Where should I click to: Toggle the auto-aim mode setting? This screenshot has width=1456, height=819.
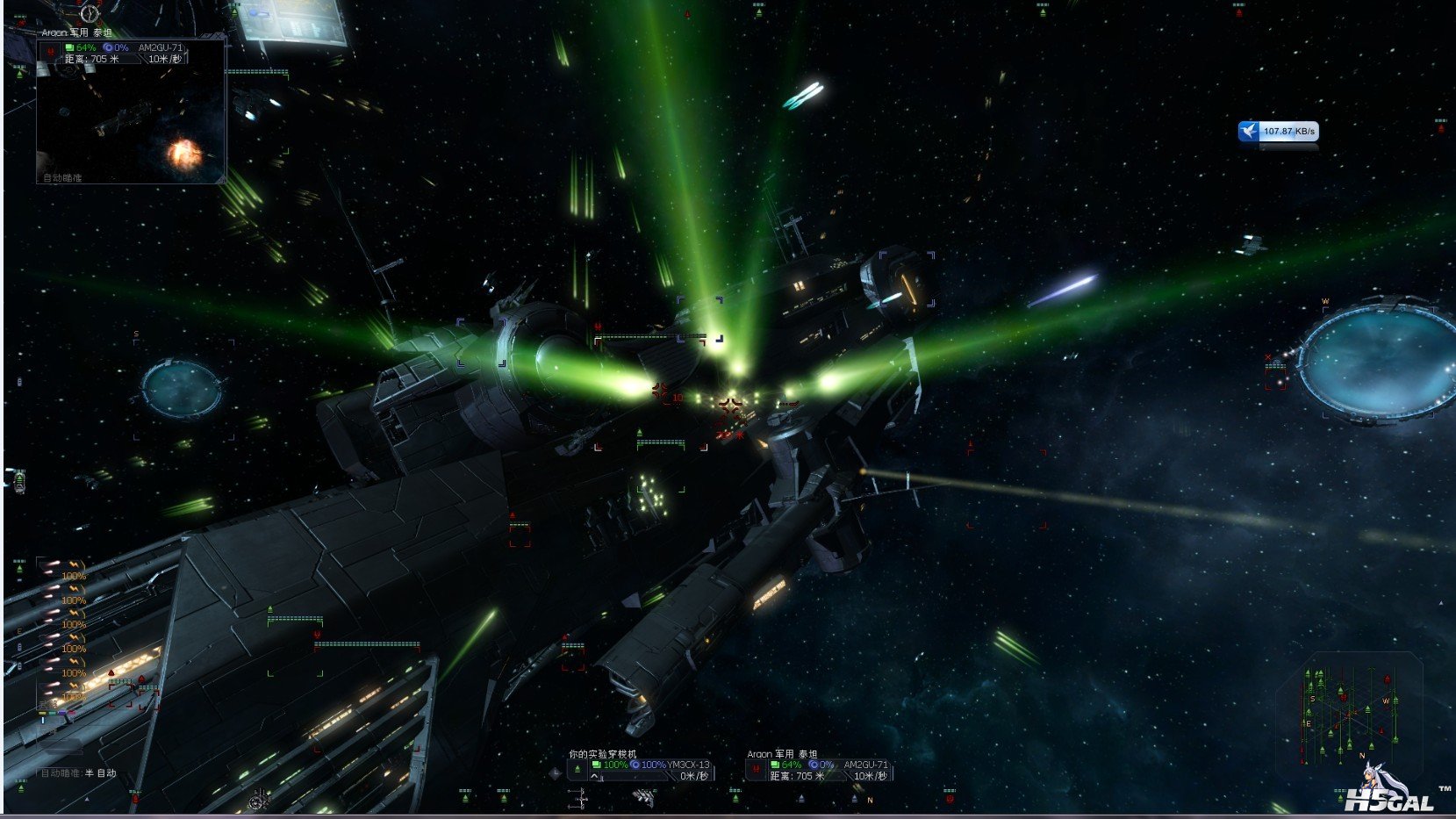pyautogui.click(x=79, y=773)
